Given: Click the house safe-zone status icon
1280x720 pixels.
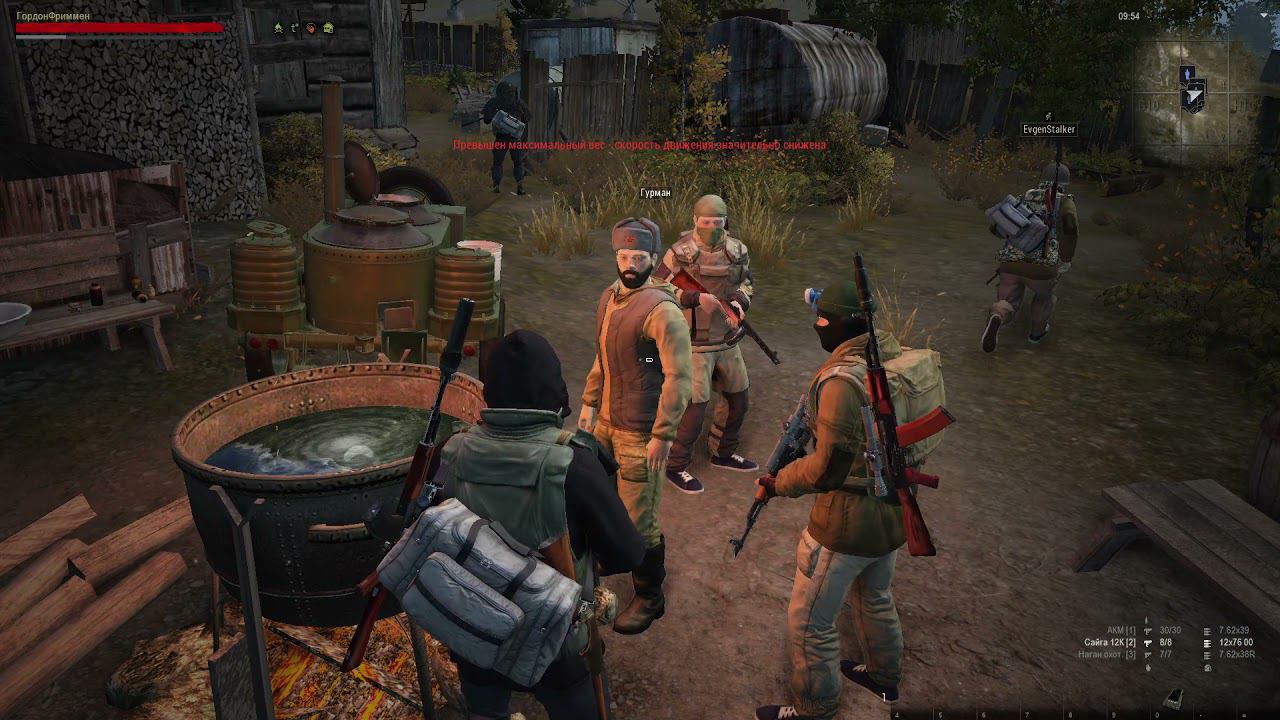Looking at the screenshot, I should (328, 27).
